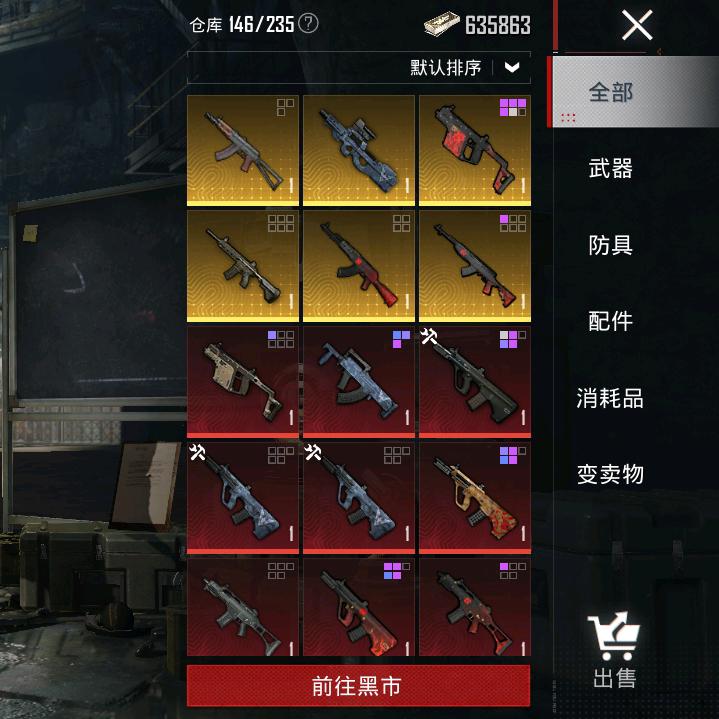Pick the red Vector on gold background

point(474,150)
